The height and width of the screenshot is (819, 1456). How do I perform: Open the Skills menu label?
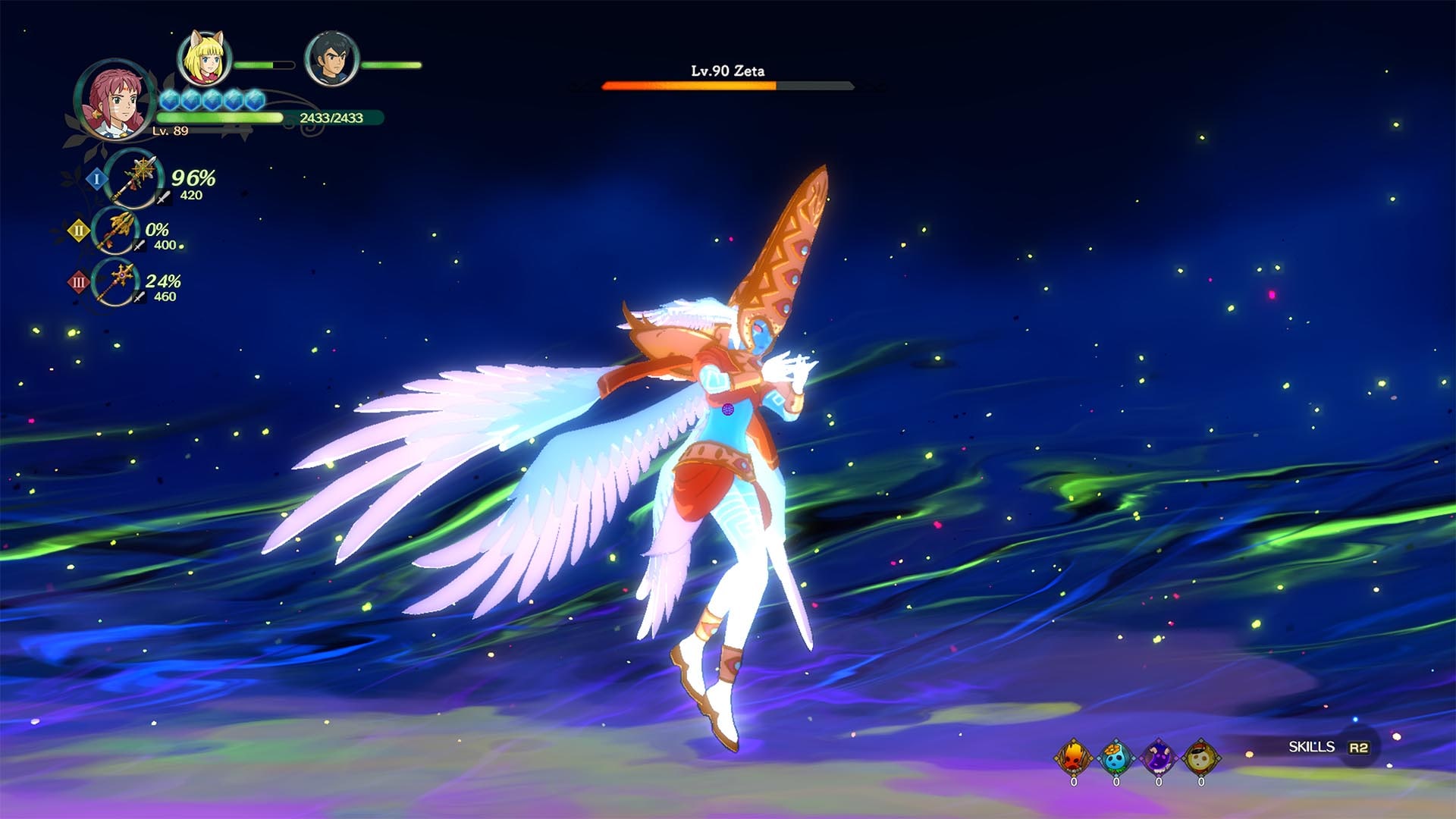(1311, 747)
